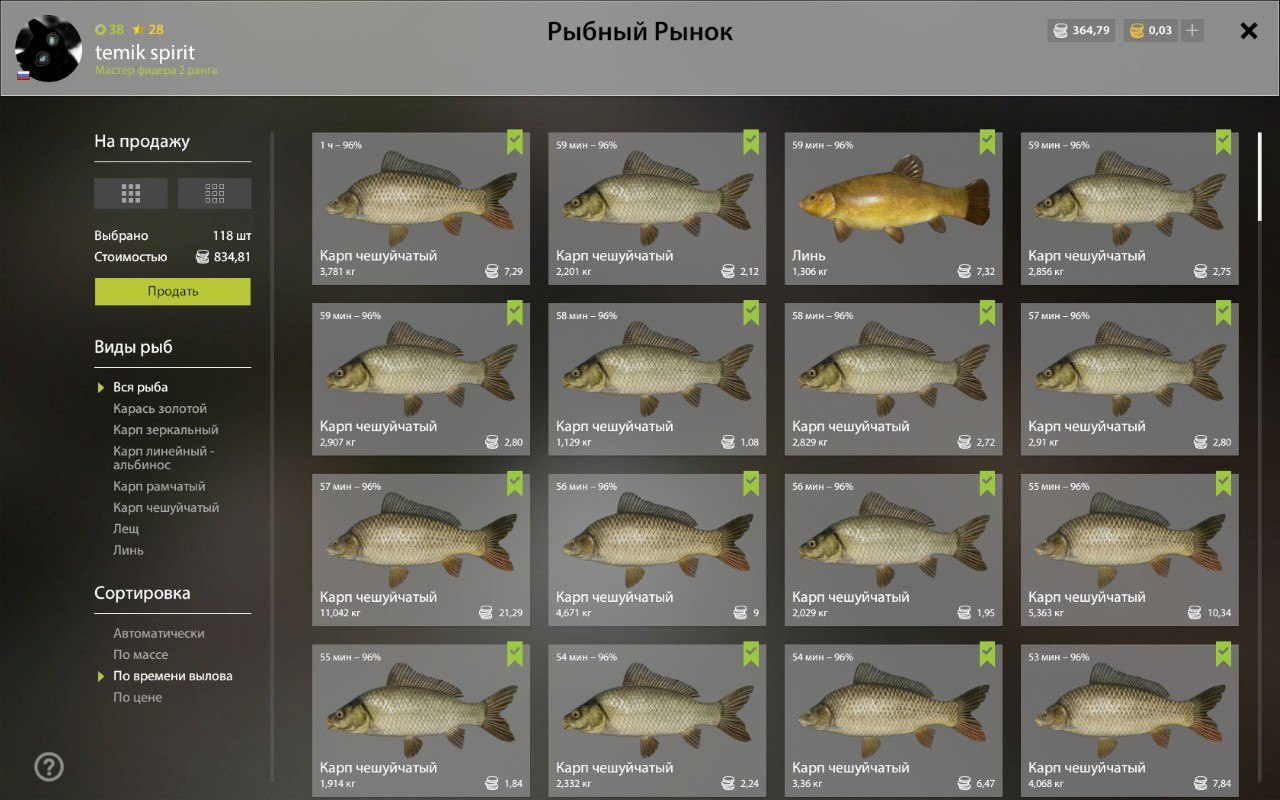The height and width of the screenshot is (800, 1280).
Task: Show only Карп зеркальный fish
Action: tap(165, 430)
